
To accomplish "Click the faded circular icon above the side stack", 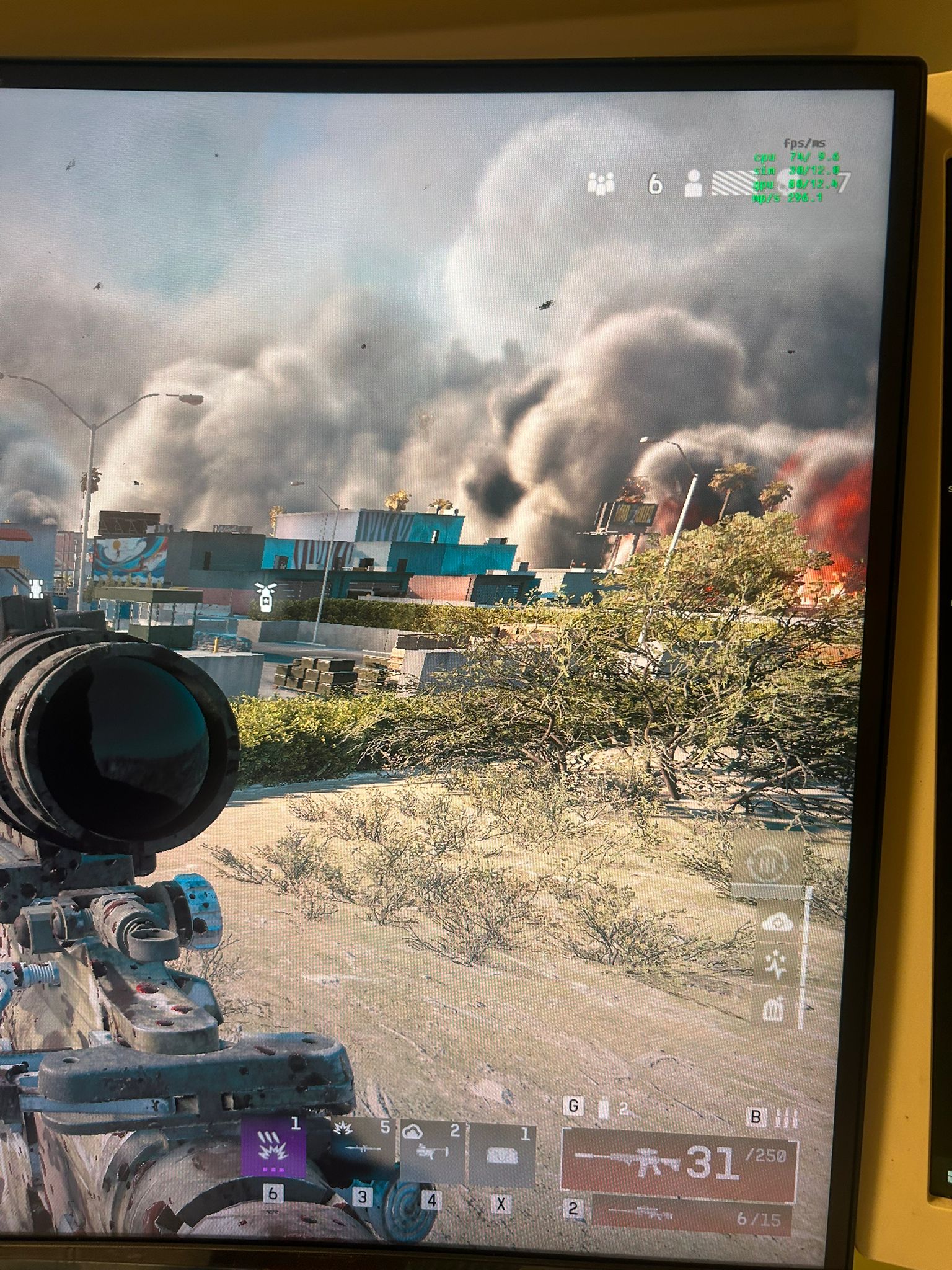I will (x=767, y=863).
